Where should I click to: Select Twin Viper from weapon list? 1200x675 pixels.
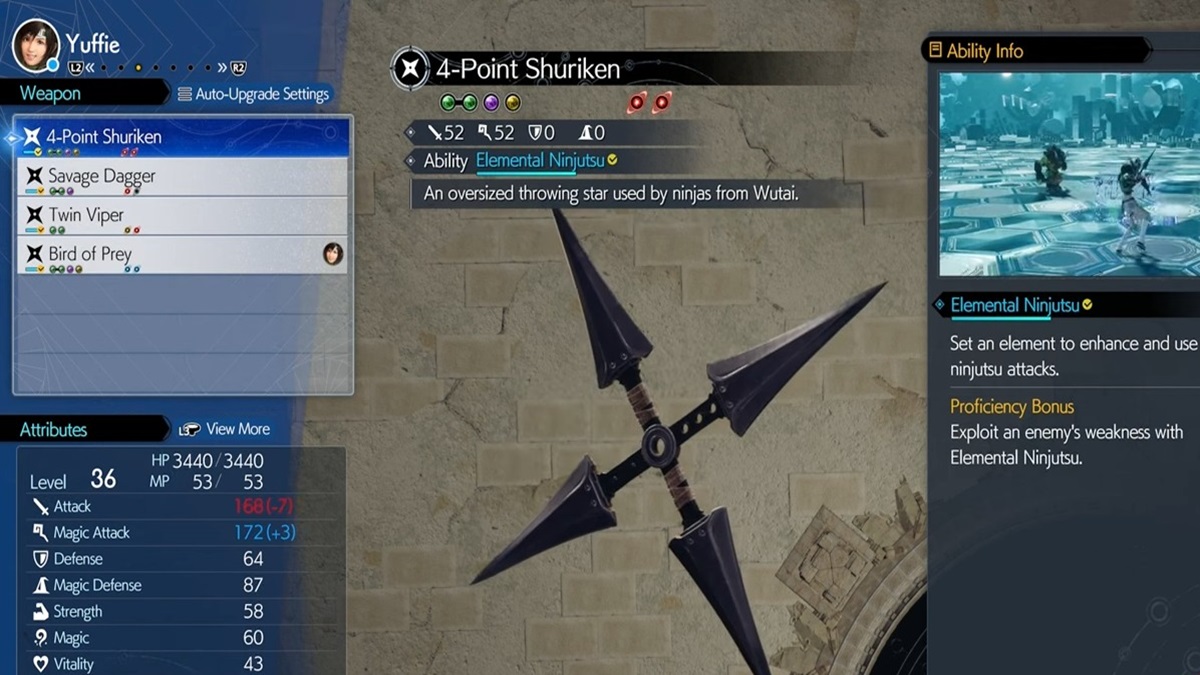coord(182,216)
